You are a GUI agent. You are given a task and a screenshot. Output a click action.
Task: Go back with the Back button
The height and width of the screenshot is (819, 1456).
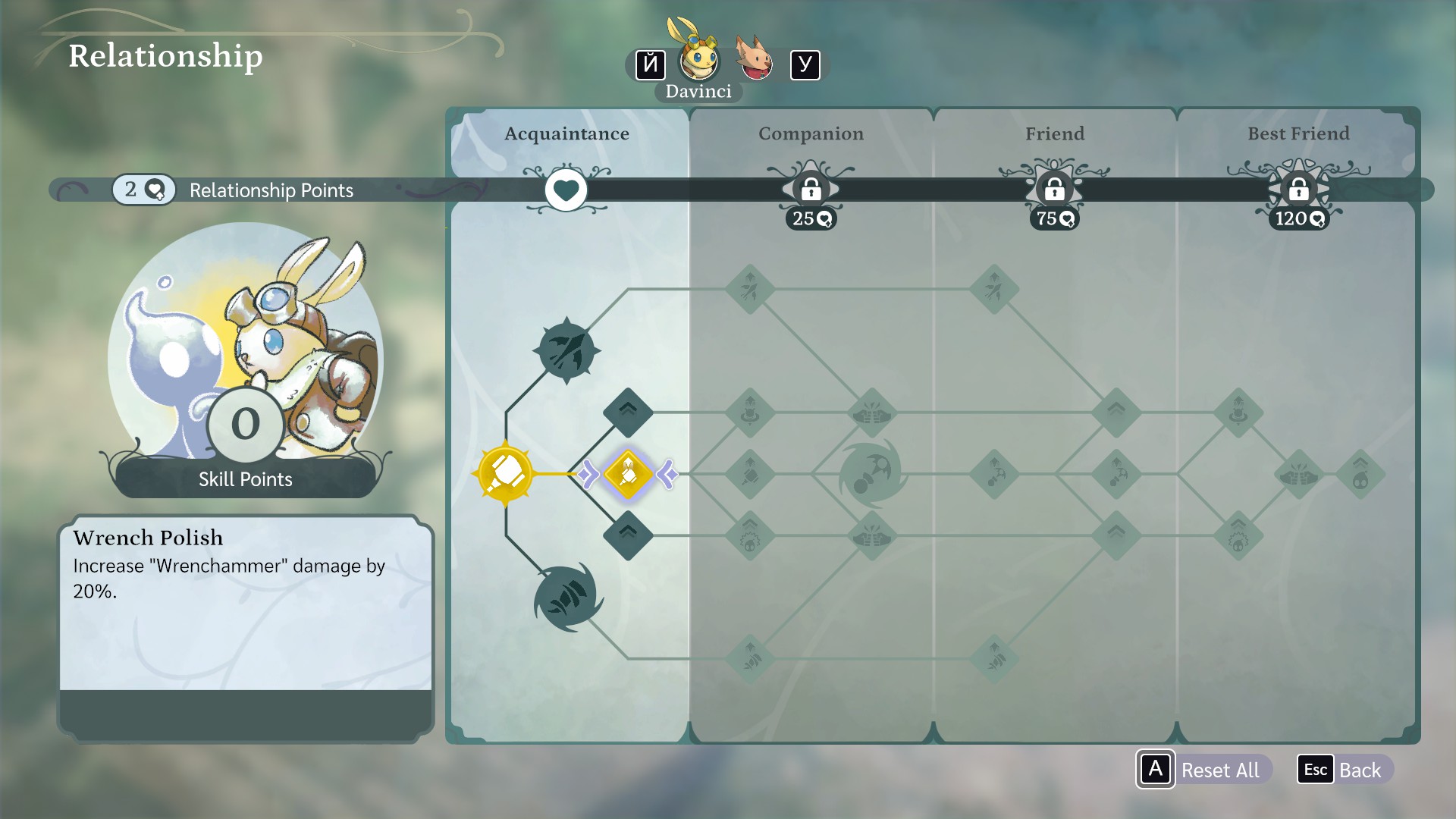pyautogui.click(x=1345, y=770)
